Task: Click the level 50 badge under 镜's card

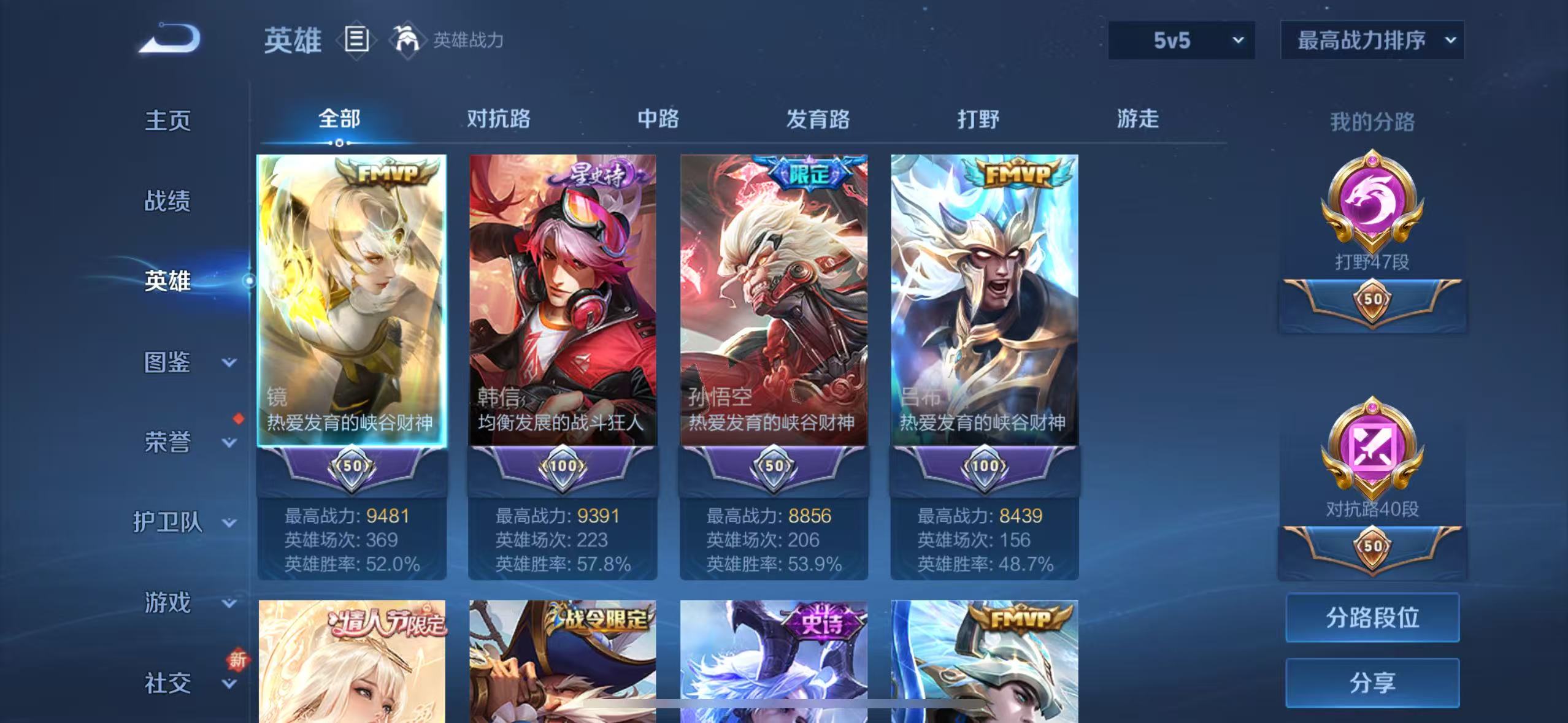Action: click(352, 466)
